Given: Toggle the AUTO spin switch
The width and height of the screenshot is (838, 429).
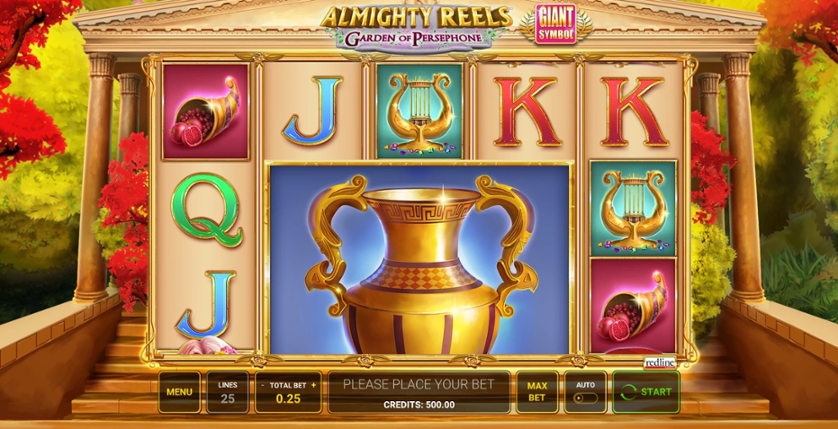Looking at the screenshot, I should tap(584, 397).
